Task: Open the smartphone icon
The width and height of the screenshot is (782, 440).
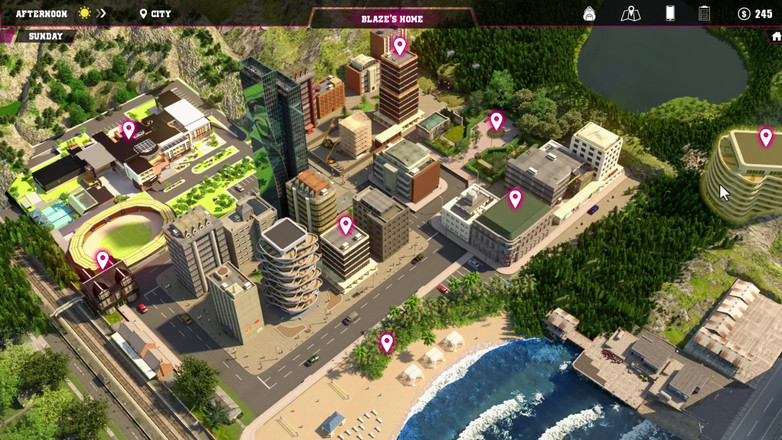Action: pos(670,13)
